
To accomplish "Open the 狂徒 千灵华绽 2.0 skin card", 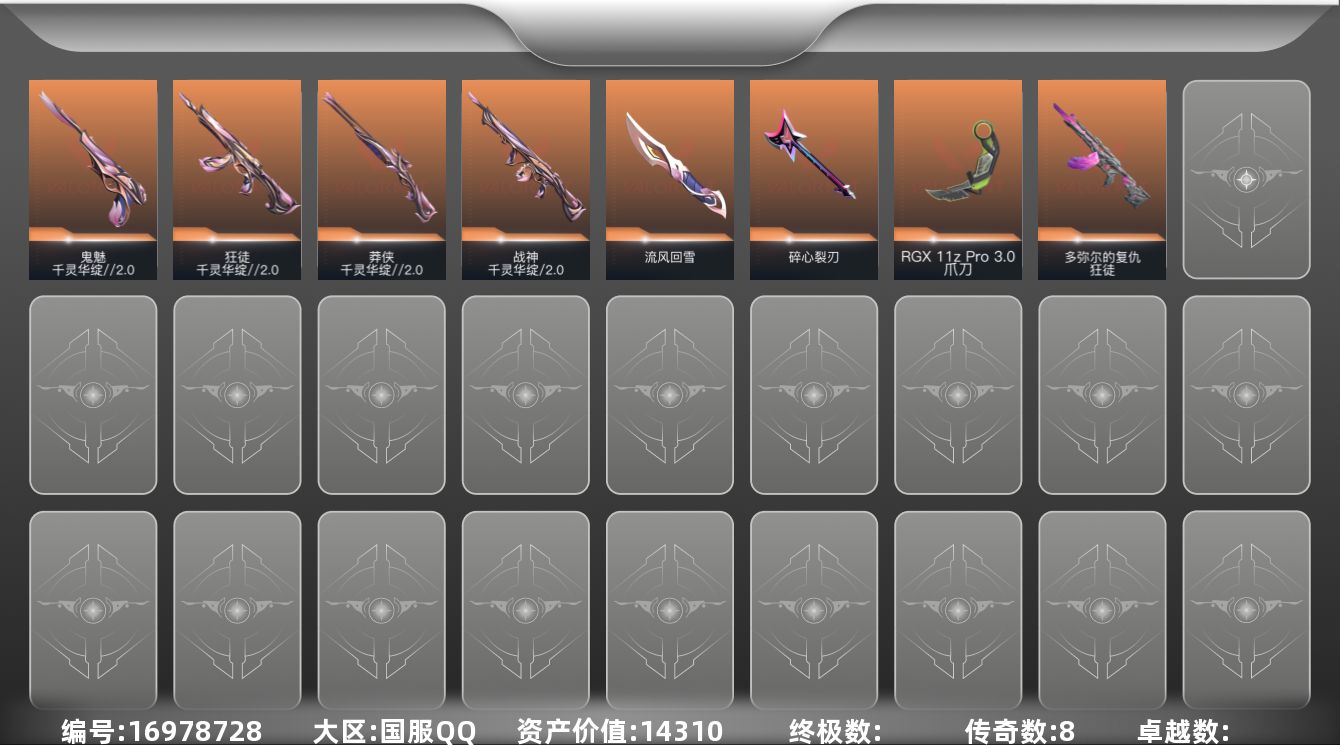I will coord(237,178).
